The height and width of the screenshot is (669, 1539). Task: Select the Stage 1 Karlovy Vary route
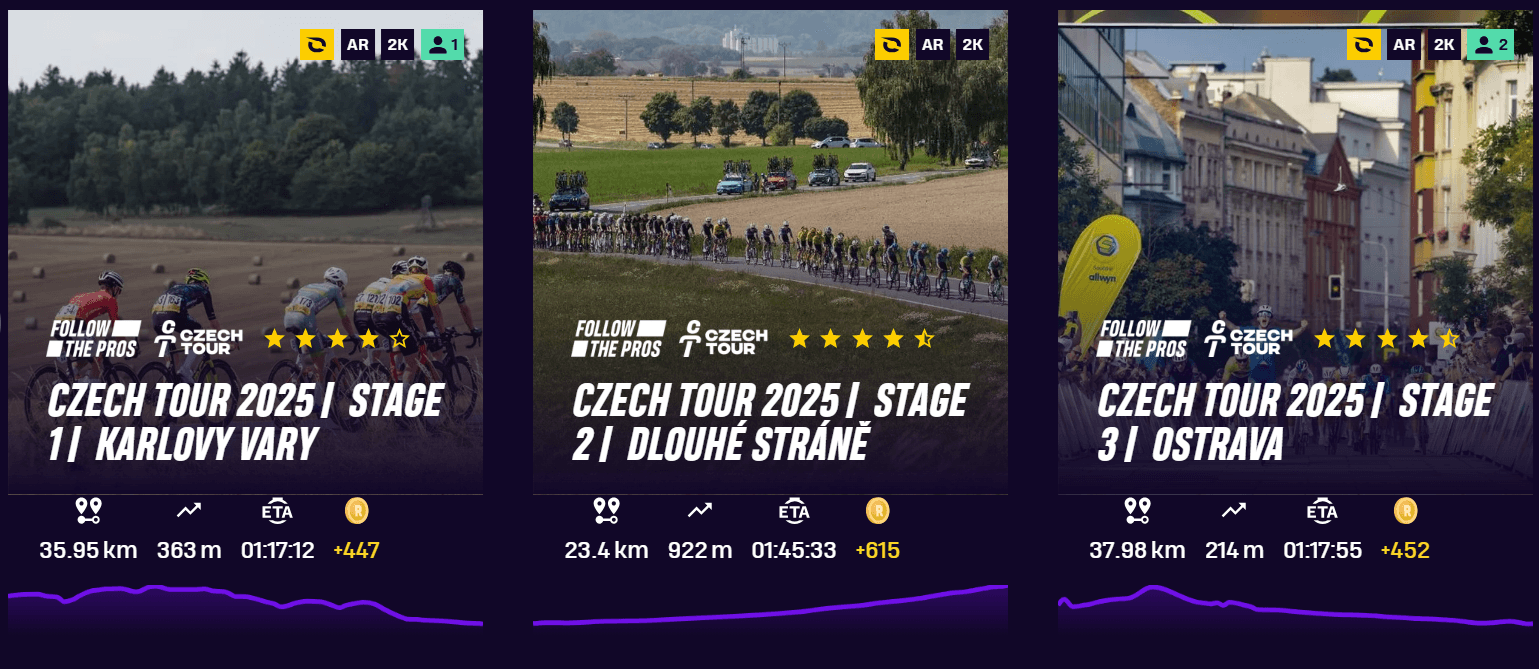245,422
